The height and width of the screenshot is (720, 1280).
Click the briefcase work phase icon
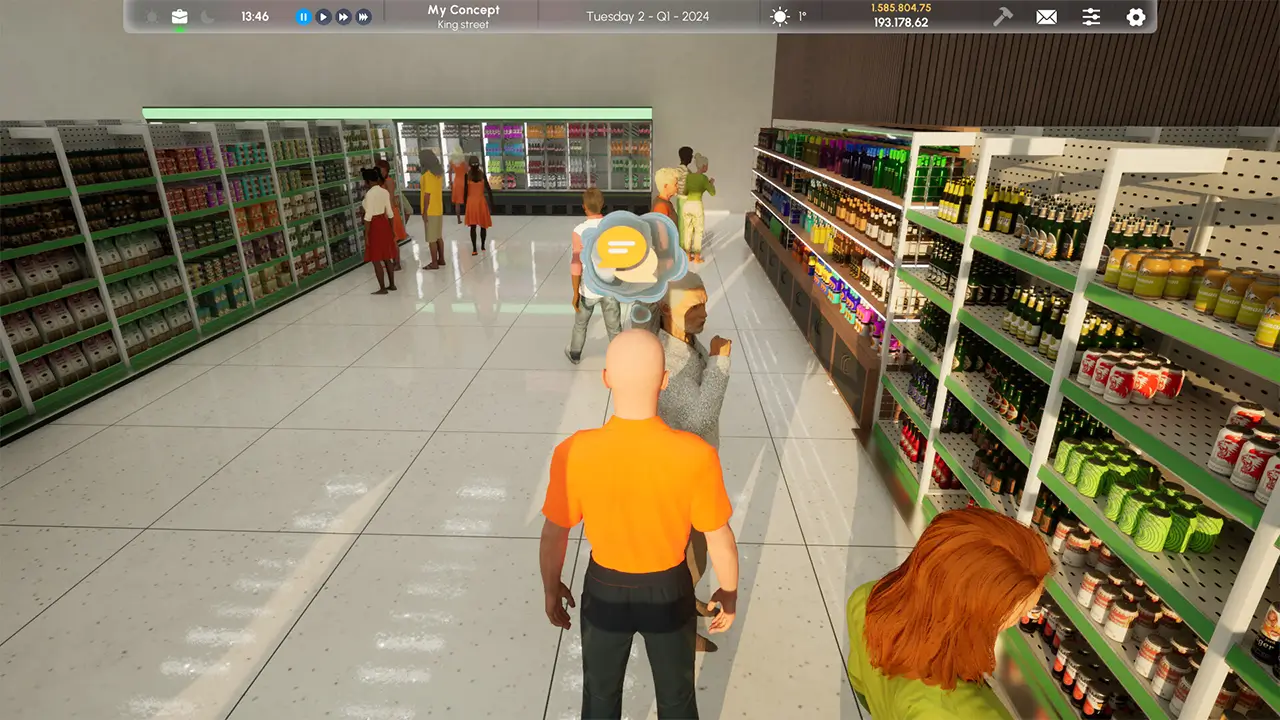tap(180, 16)
